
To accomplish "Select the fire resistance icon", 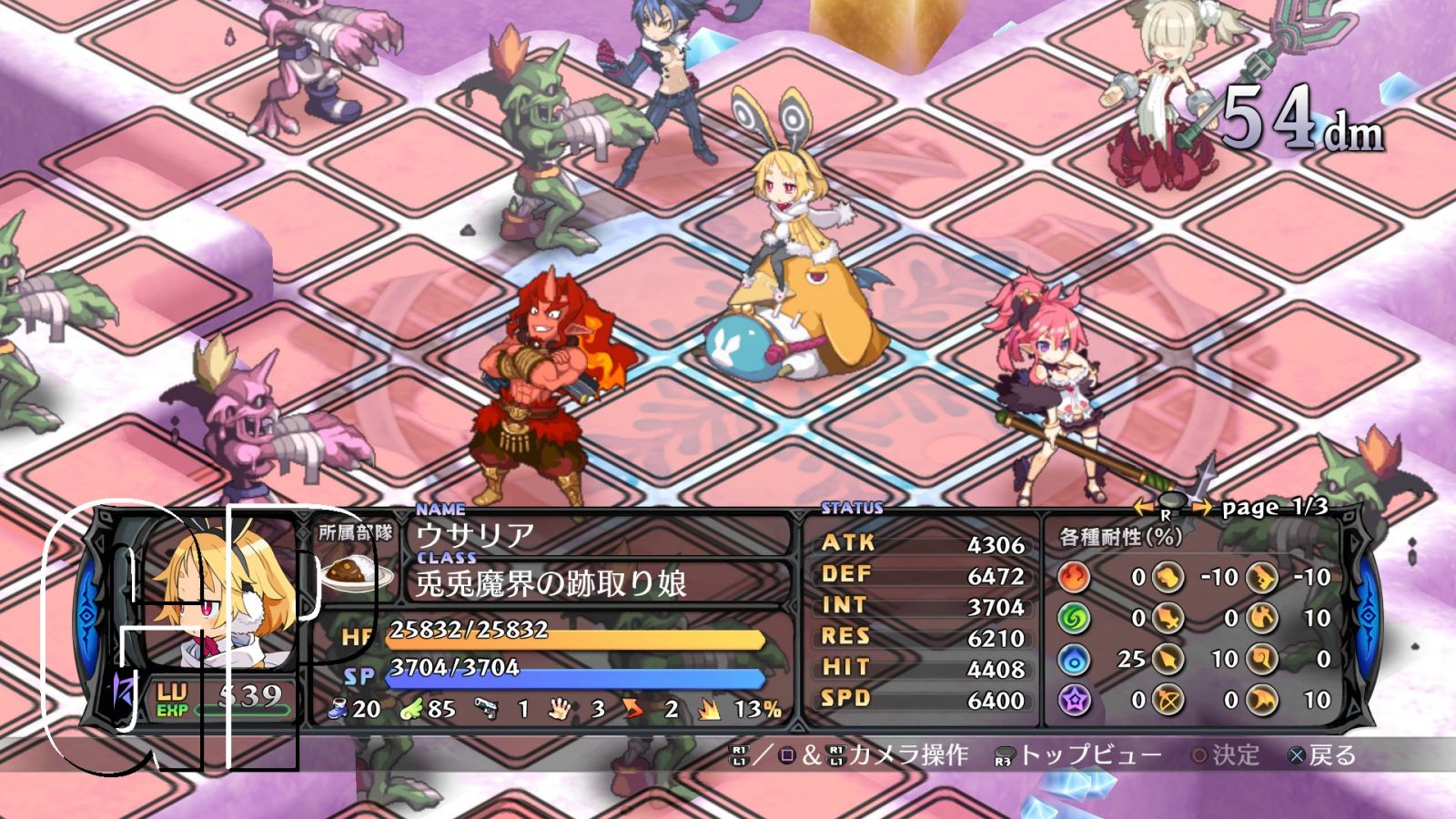I will (1075, 577).
